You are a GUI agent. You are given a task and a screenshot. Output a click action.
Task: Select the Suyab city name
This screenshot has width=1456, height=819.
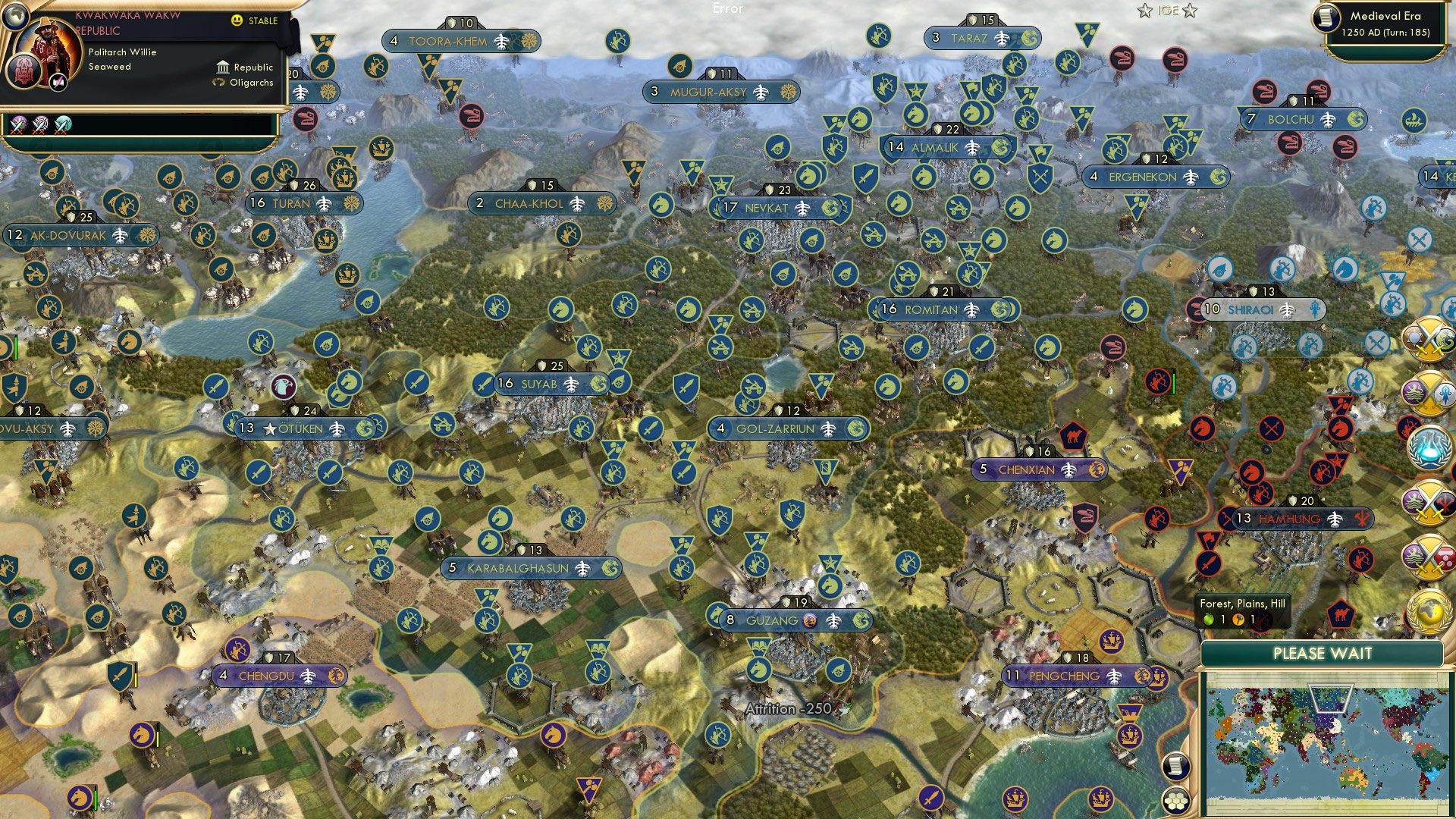pos(539,384)
